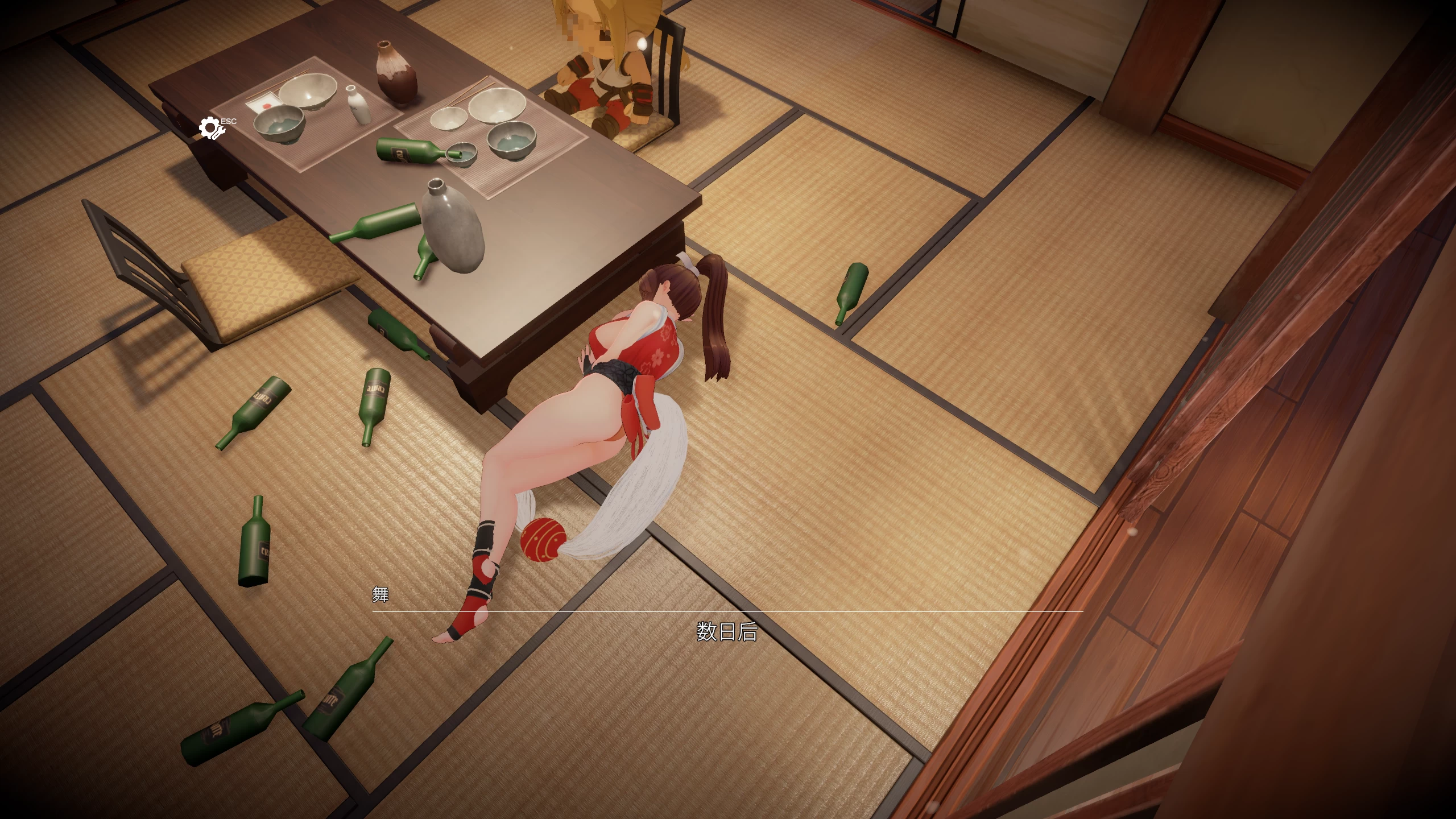This screenshot has height=819, width=1456.
Task: Open settings via the gear icon
Action: pos(211,129)
